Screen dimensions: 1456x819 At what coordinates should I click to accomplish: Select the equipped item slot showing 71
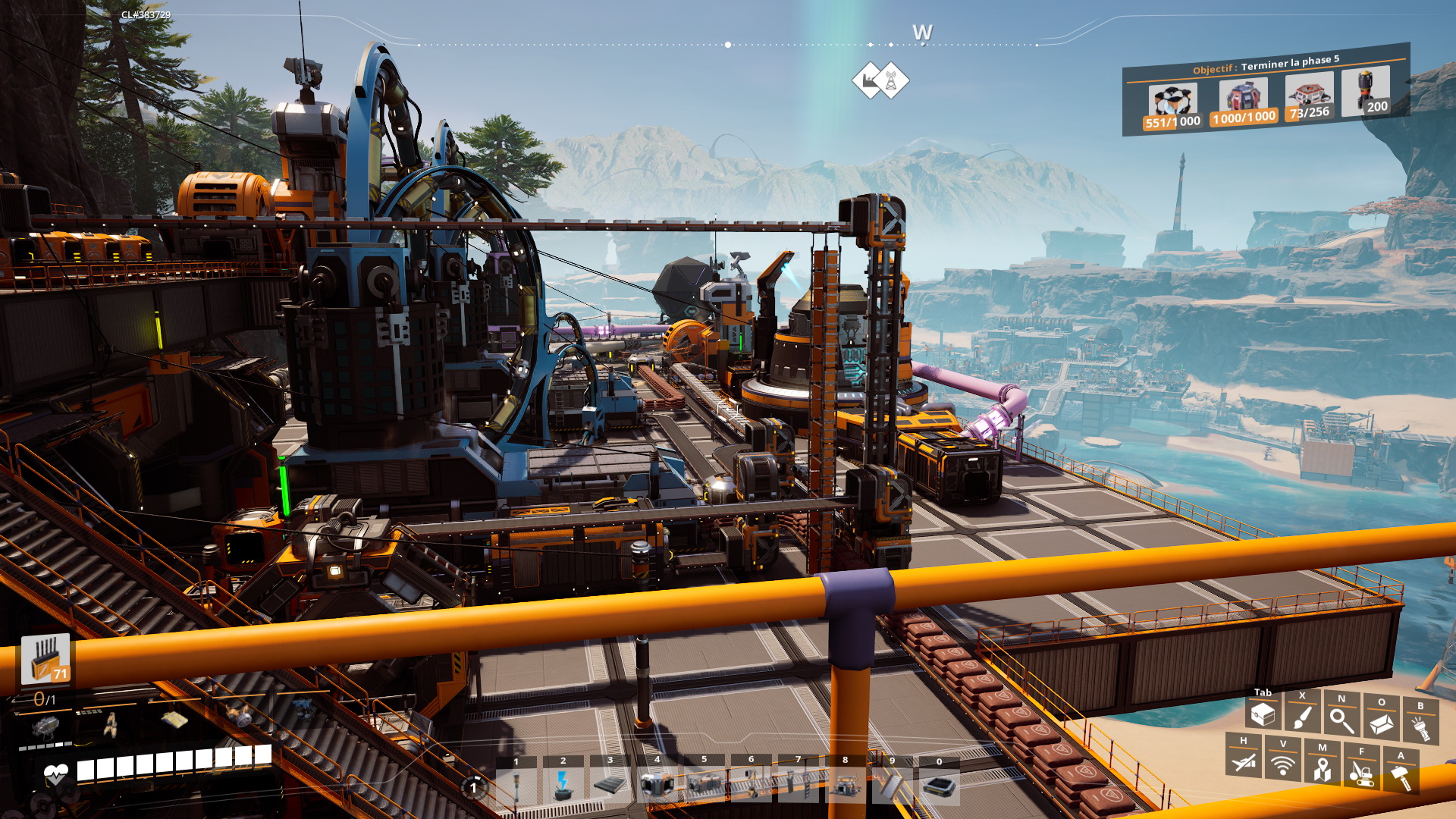pos(45,658)
